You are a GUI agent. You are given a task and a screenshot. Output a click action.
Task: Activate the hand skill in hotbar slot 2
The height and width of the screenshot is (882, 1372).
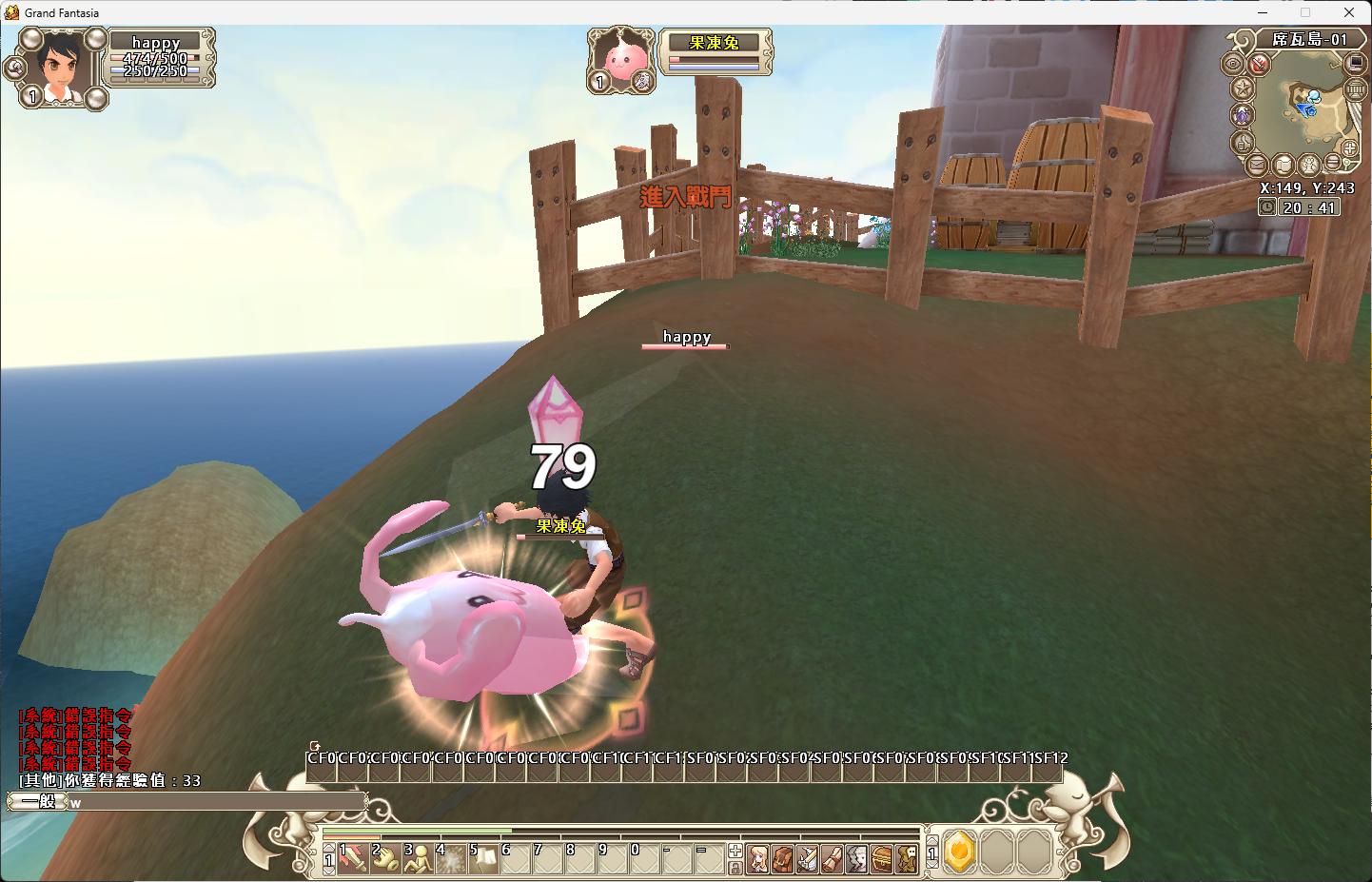click(385, 857)
